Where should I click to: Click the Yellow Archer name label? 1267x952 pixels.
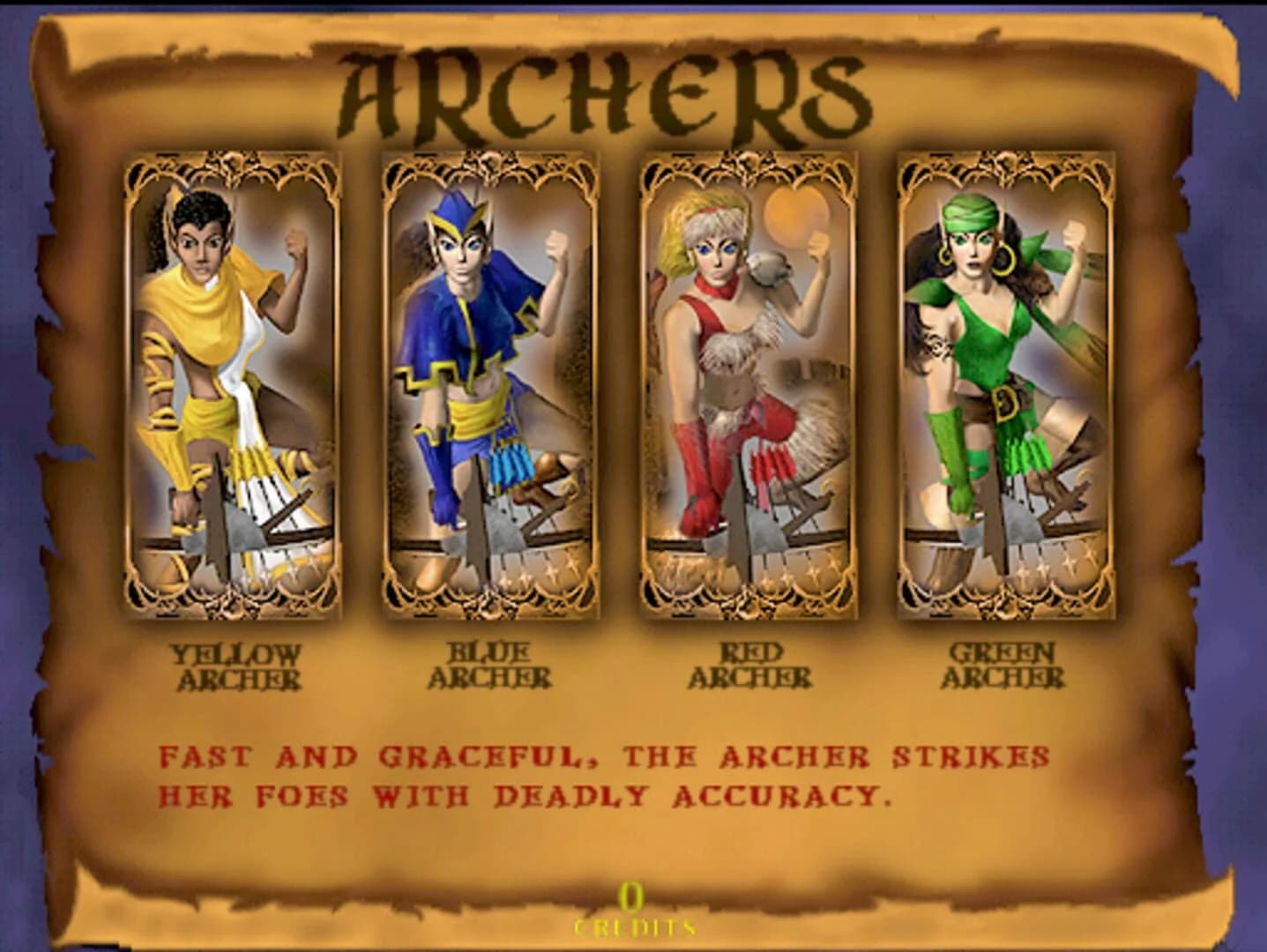click(236, 667)
